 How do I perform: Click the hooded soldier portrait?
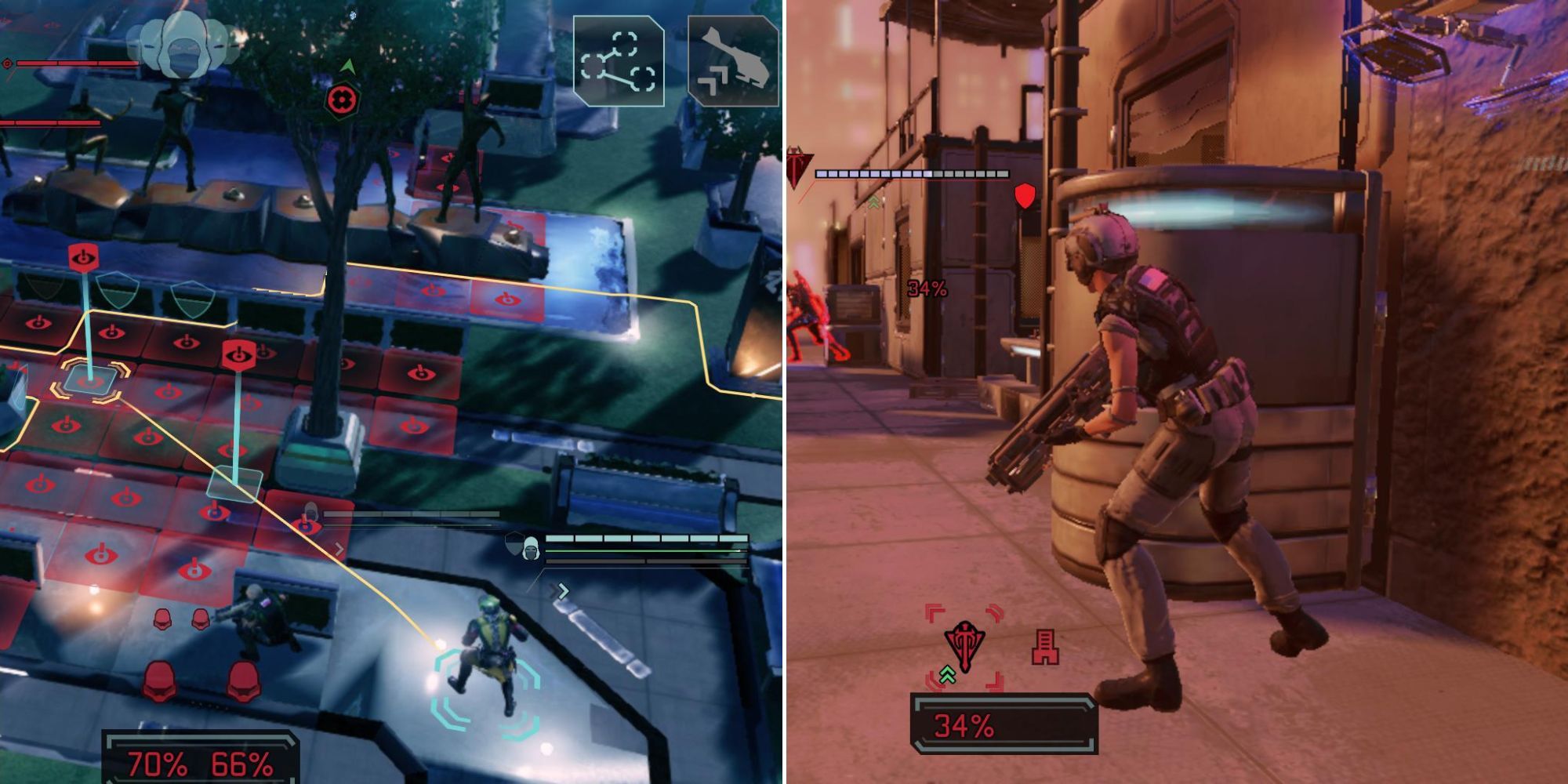(532, 550)
